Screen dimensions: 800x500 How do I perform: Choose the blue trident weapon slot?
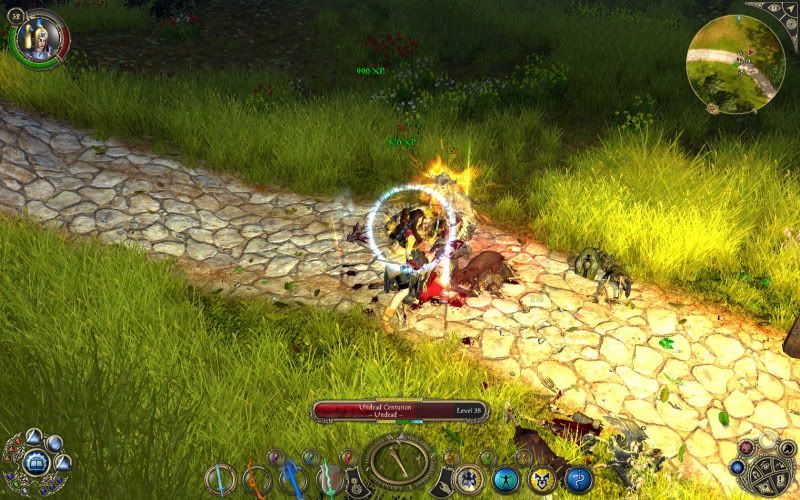pos(292,479)
